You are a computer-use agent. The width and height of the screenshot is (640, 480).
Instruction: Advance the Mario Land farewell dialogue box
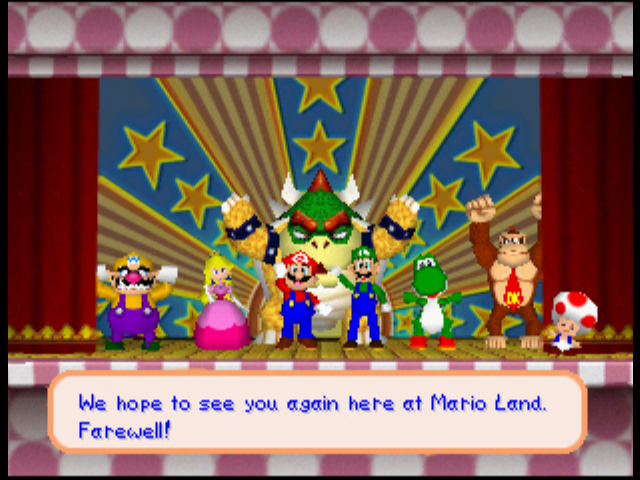(317, 412)
